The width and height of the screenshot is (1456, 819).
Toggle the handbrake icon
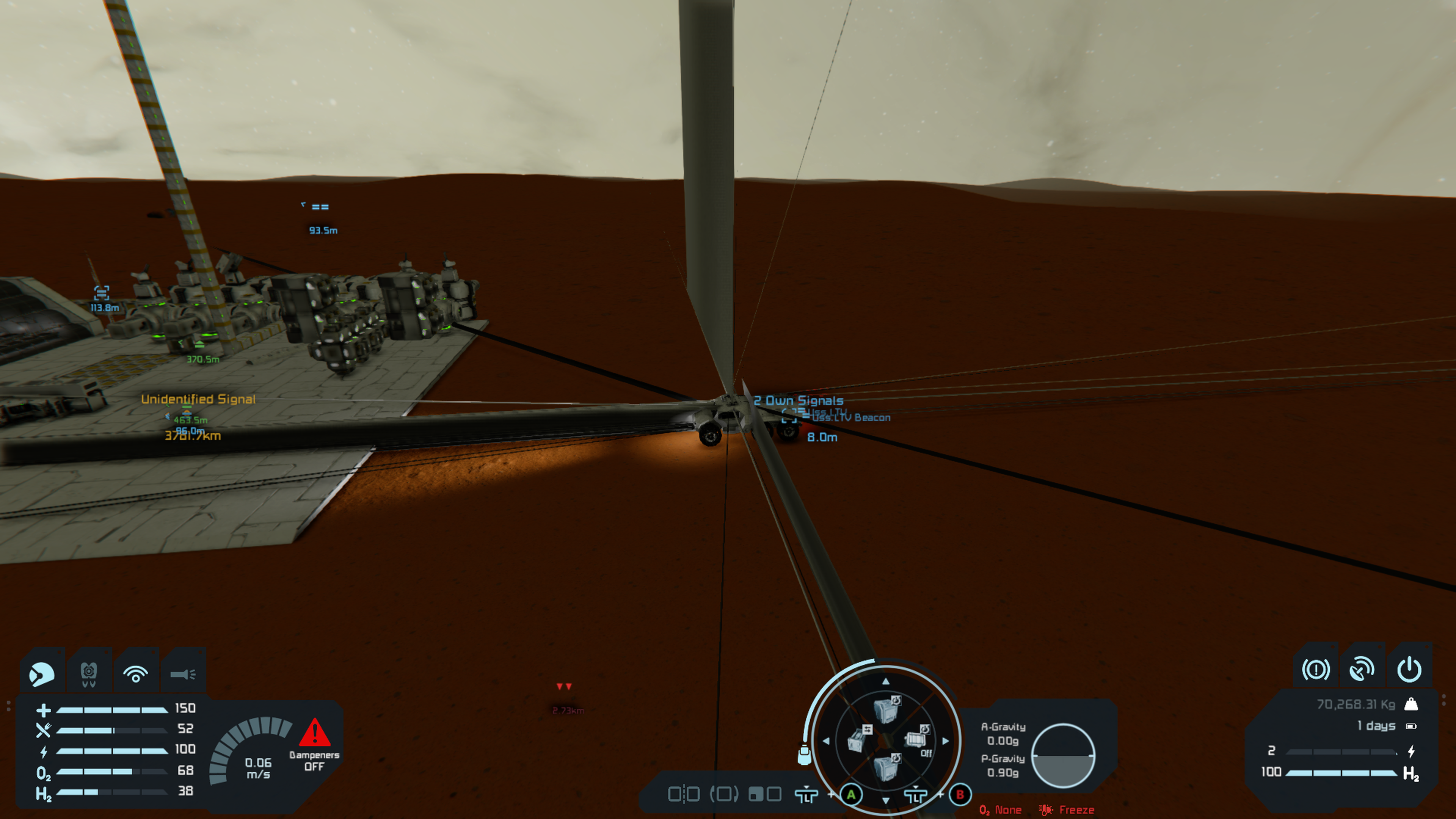coord(1315,670)
